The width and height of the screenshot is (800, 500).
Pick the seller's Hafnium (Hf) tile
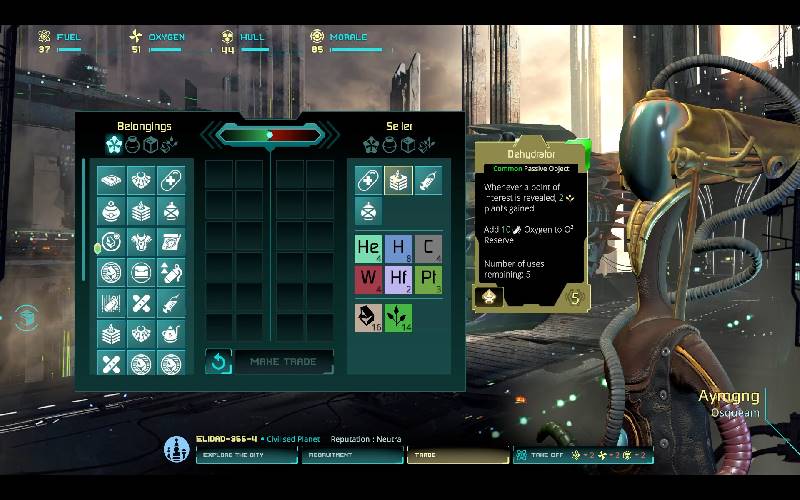point(399,279)
